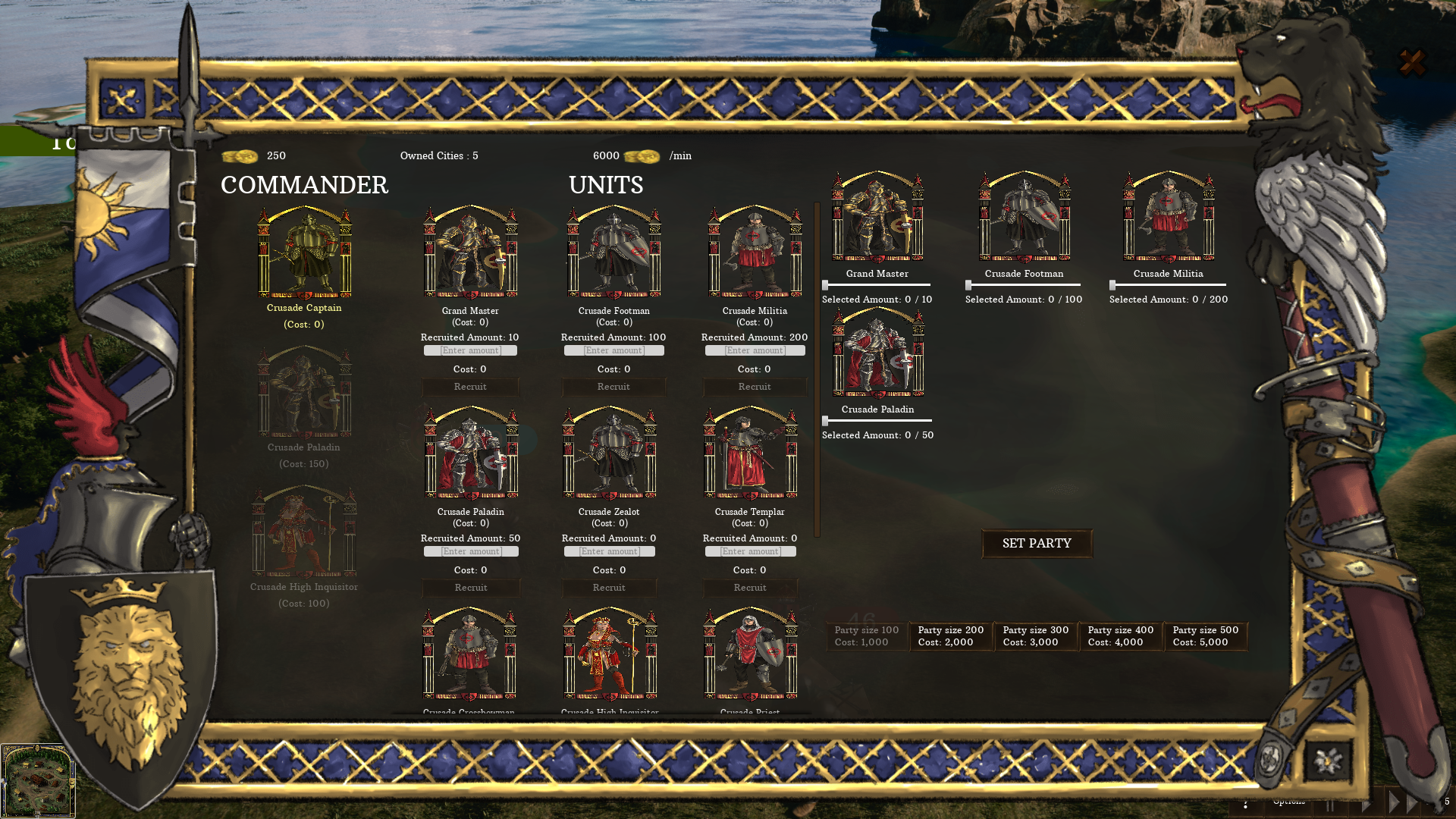Click the question mark help button
The width and height of the screenshot is (1456, 819).
coord(1246,804)
